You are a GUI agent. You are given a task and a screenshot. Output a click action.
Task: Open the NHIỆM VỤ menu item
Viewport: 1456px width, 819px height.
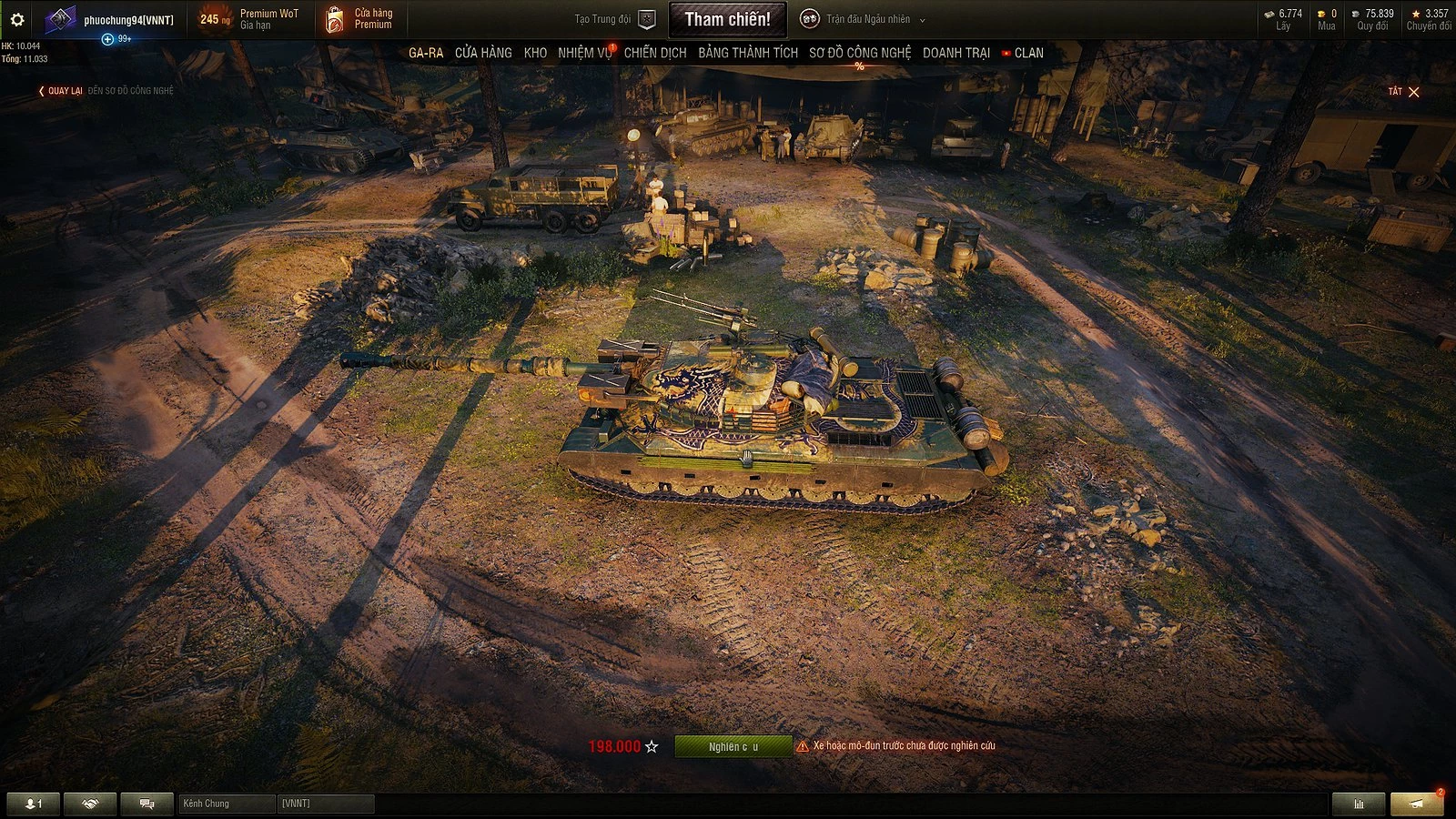(582, 53)
